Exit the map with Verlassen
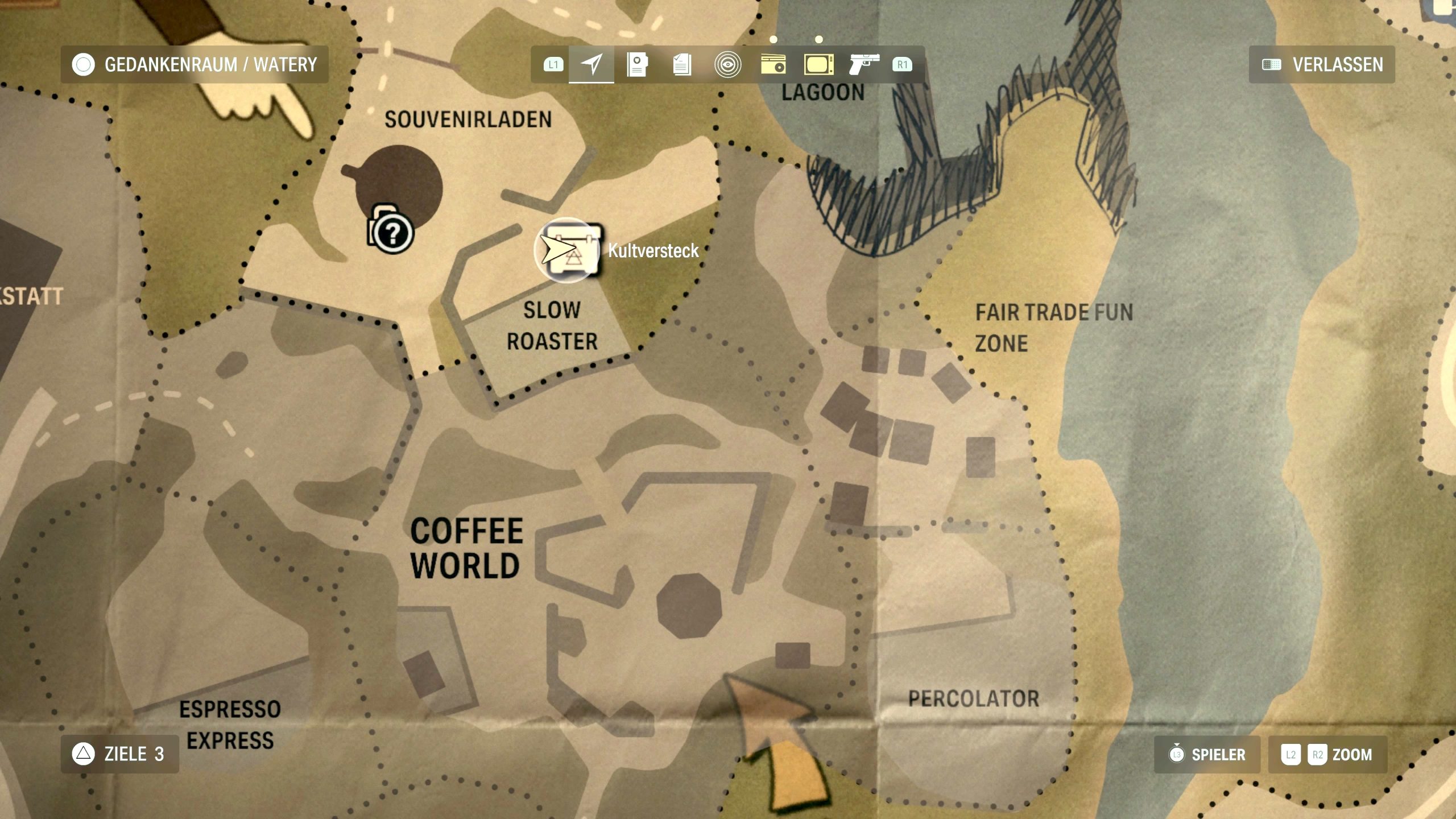The image size is (1456, 819). tap(1322, 64)
